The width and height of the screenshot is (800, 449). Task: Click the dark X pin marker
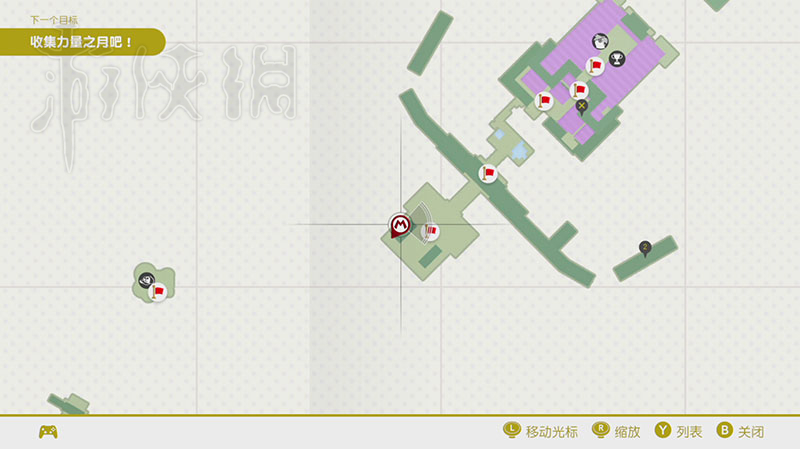click(x=581, y=106)
